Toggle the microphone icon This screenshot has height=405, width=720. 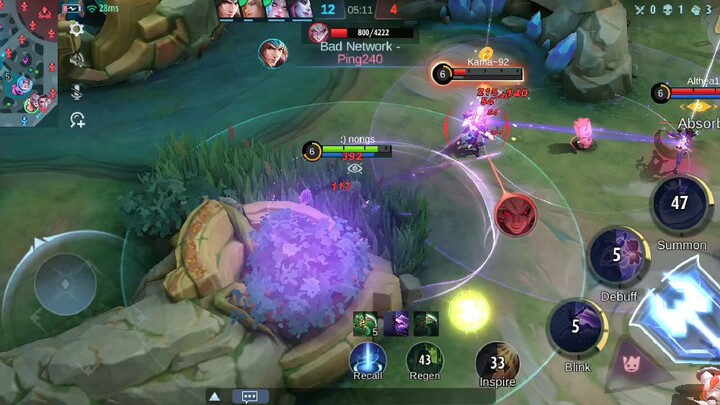pos(77,91)
